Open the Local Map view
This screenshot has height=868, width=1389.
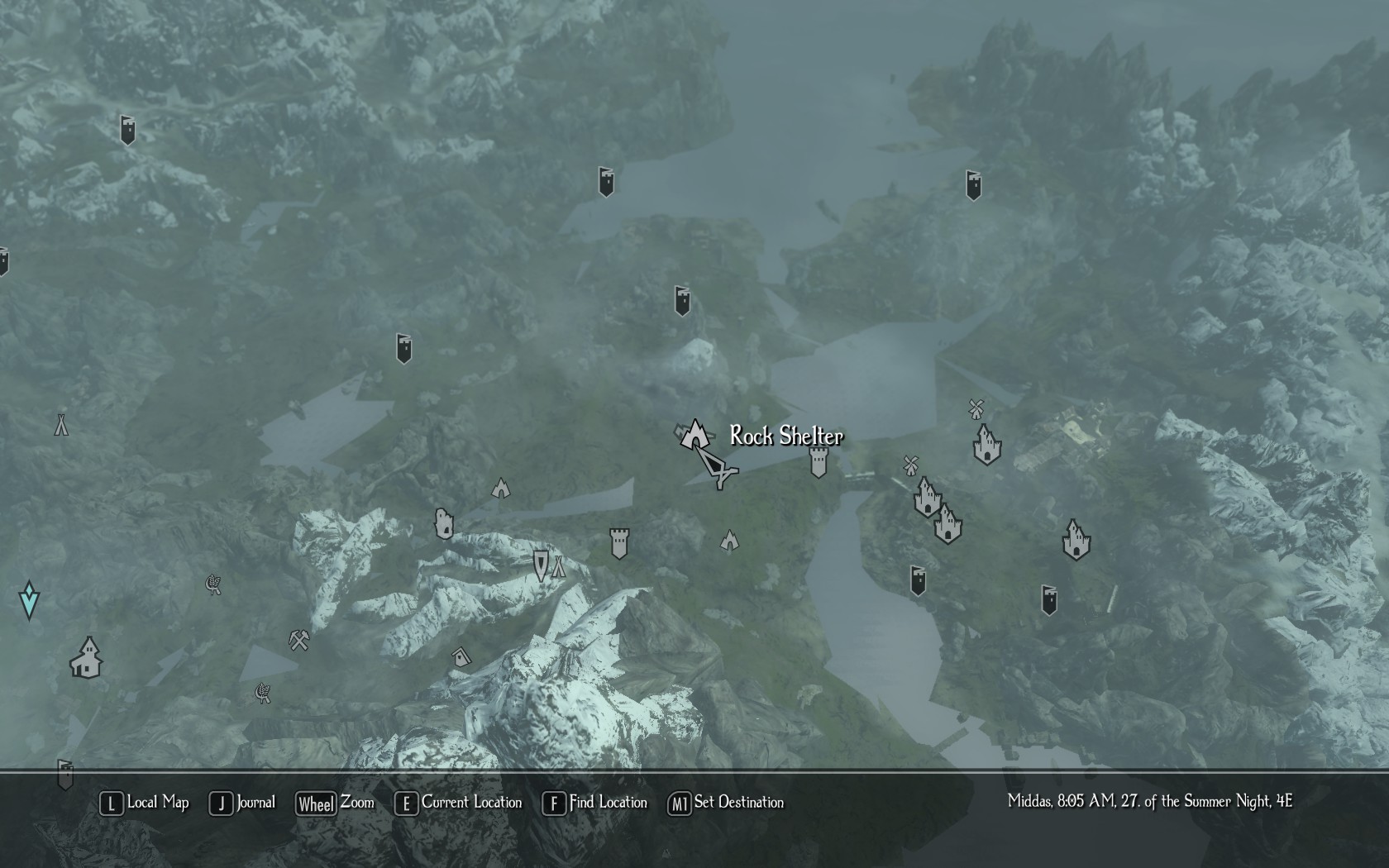[x=145, y=803]
